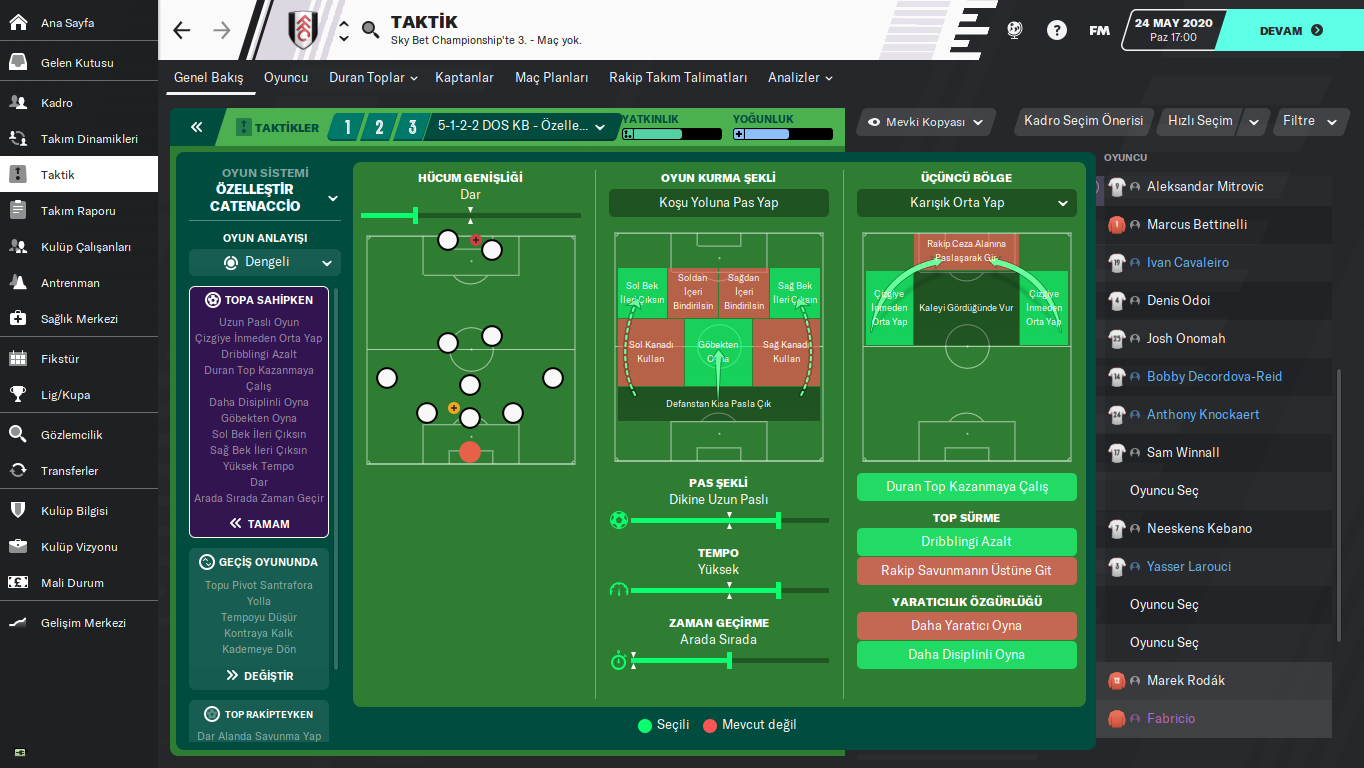1364x768 pixels.
Task: Continue with the DEVAM button
Action: click(1290, 31)
